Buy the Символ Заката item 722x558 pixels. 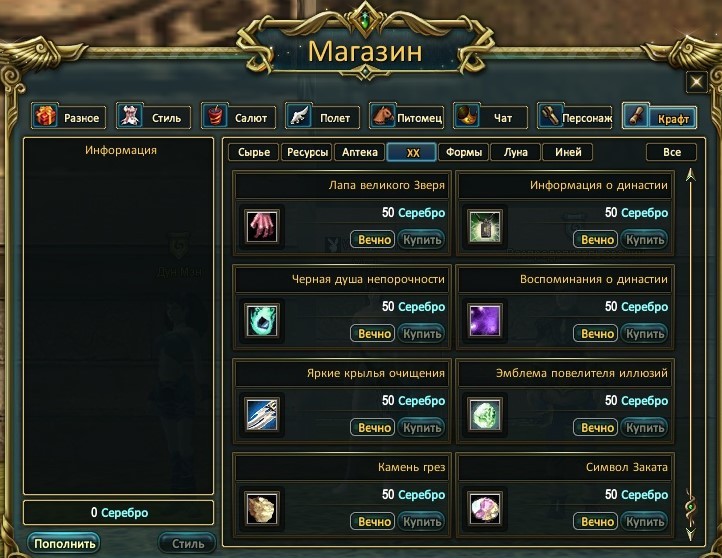(x=645, y=522)
